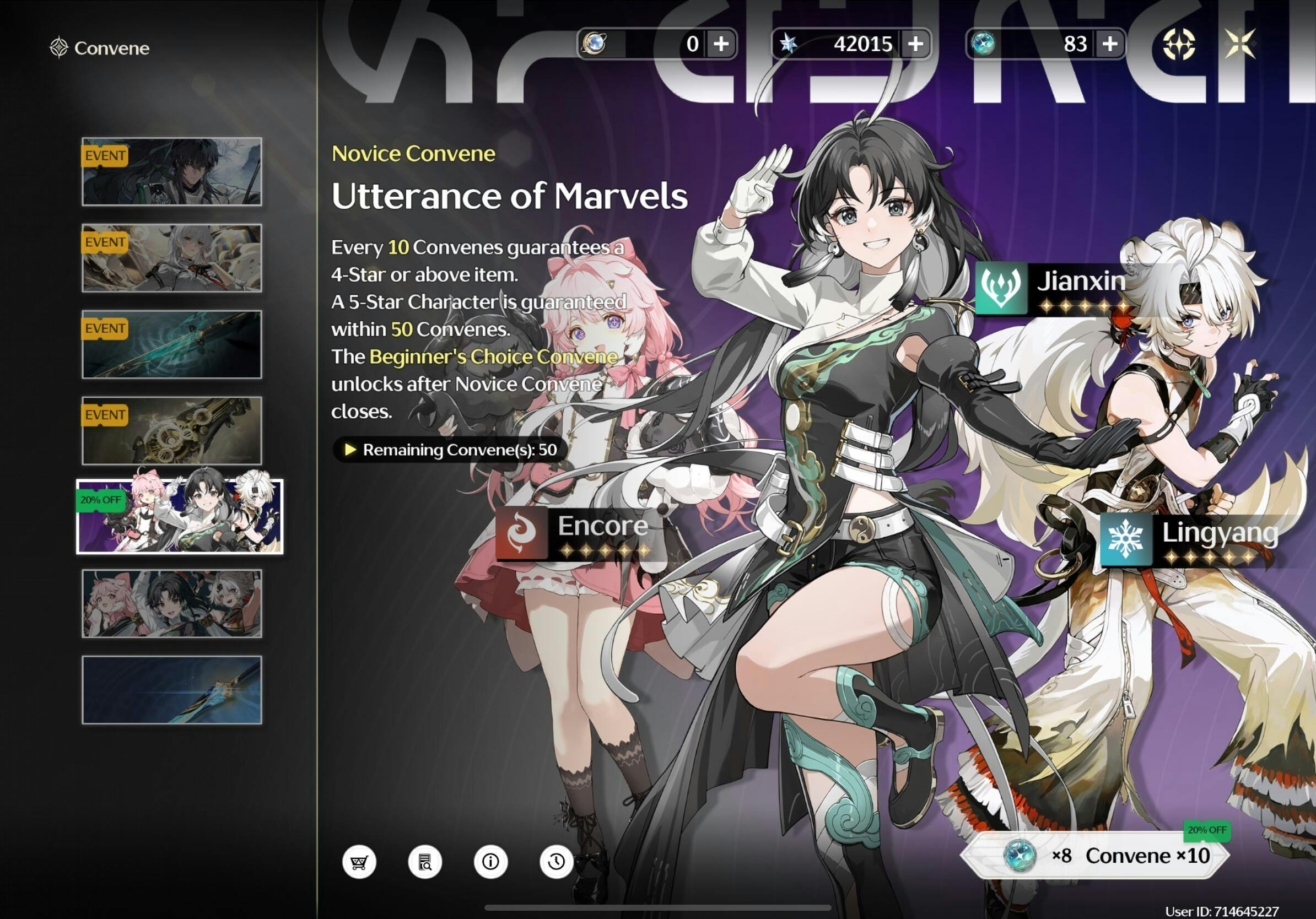Open the shop cart icon
Viewport: 1316px width, 919px height.
point(359,861)
